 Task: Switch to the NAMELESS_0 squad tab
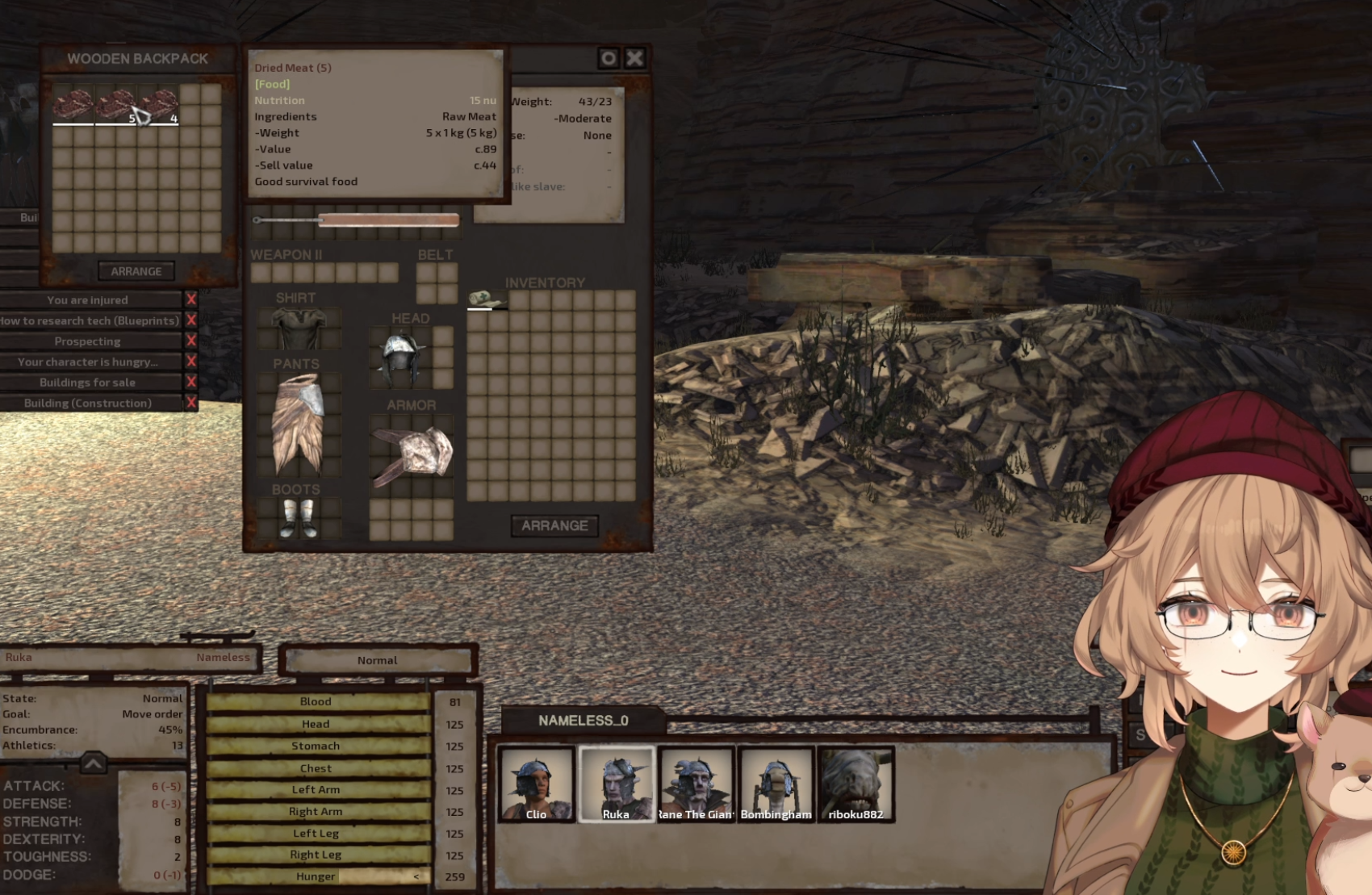[583, 720]
